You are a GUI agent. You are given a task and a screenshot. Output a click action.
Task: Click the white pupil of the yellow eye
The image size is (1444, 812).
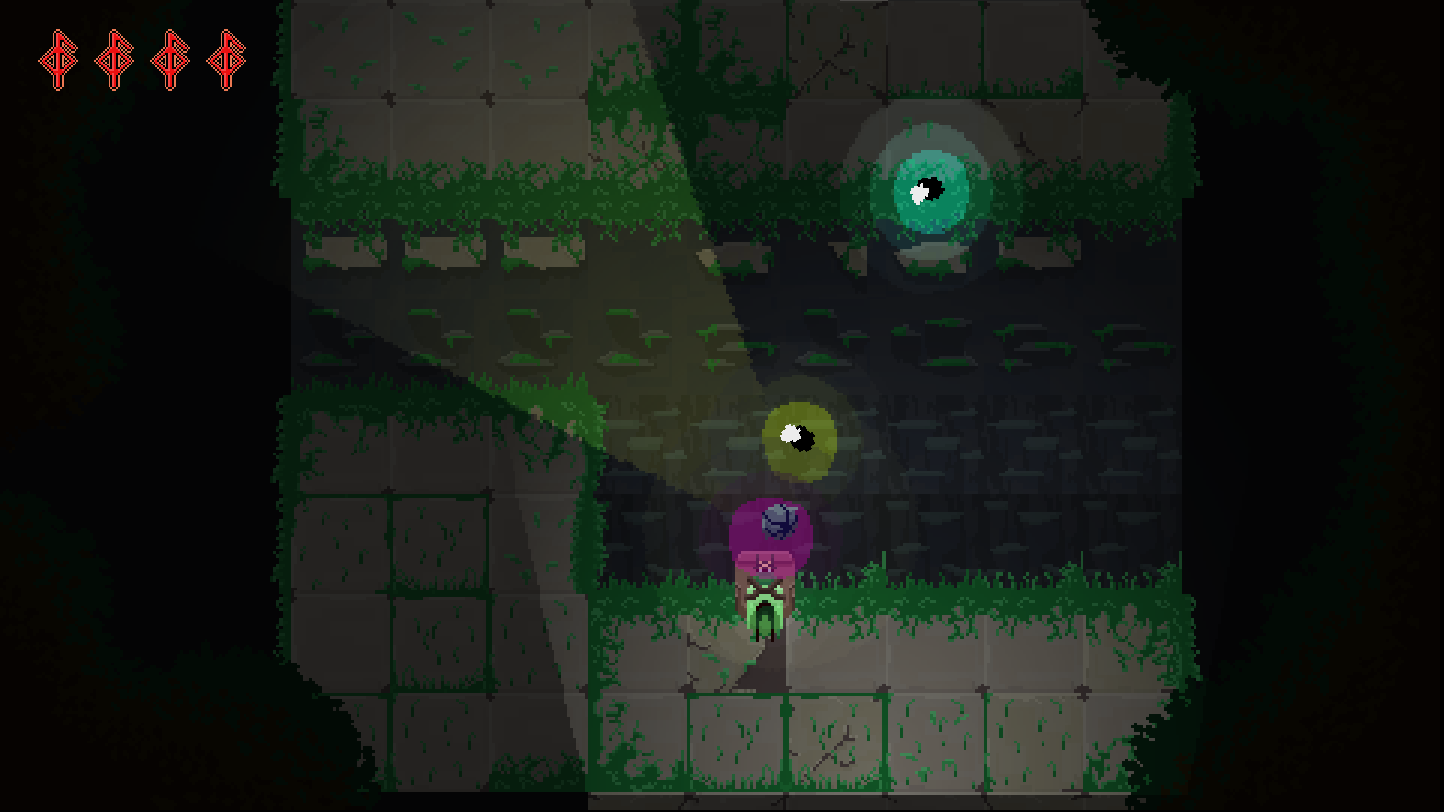click(x=790, y=433)
